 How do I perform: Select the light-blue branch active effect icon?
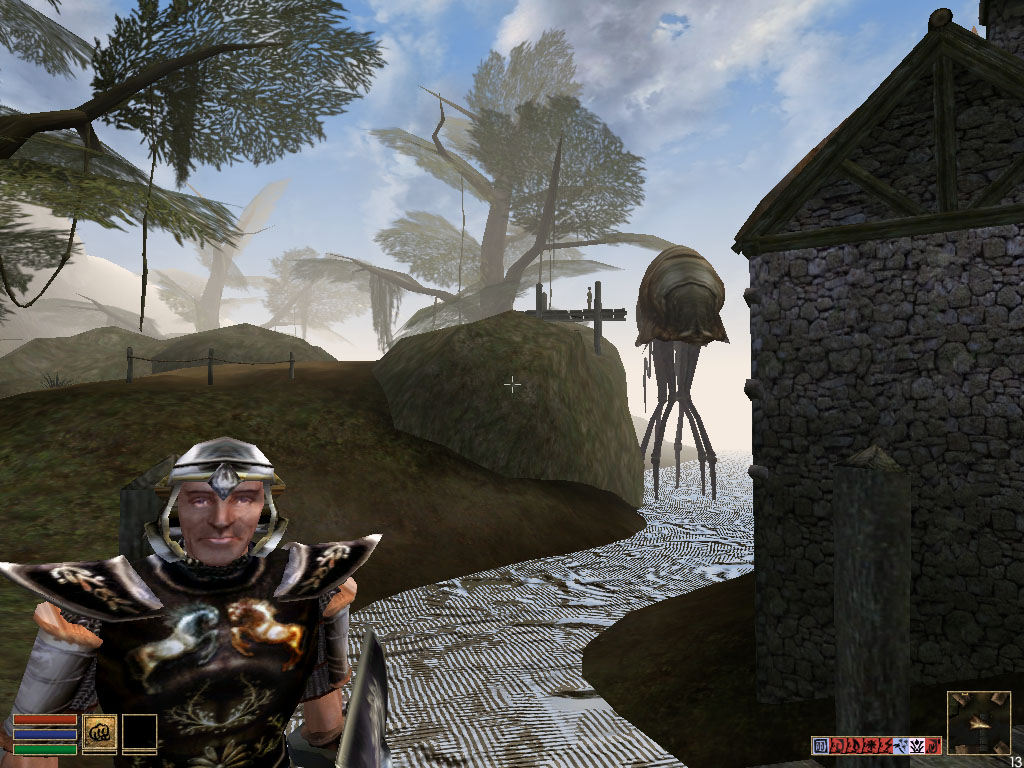click(900, 745)
